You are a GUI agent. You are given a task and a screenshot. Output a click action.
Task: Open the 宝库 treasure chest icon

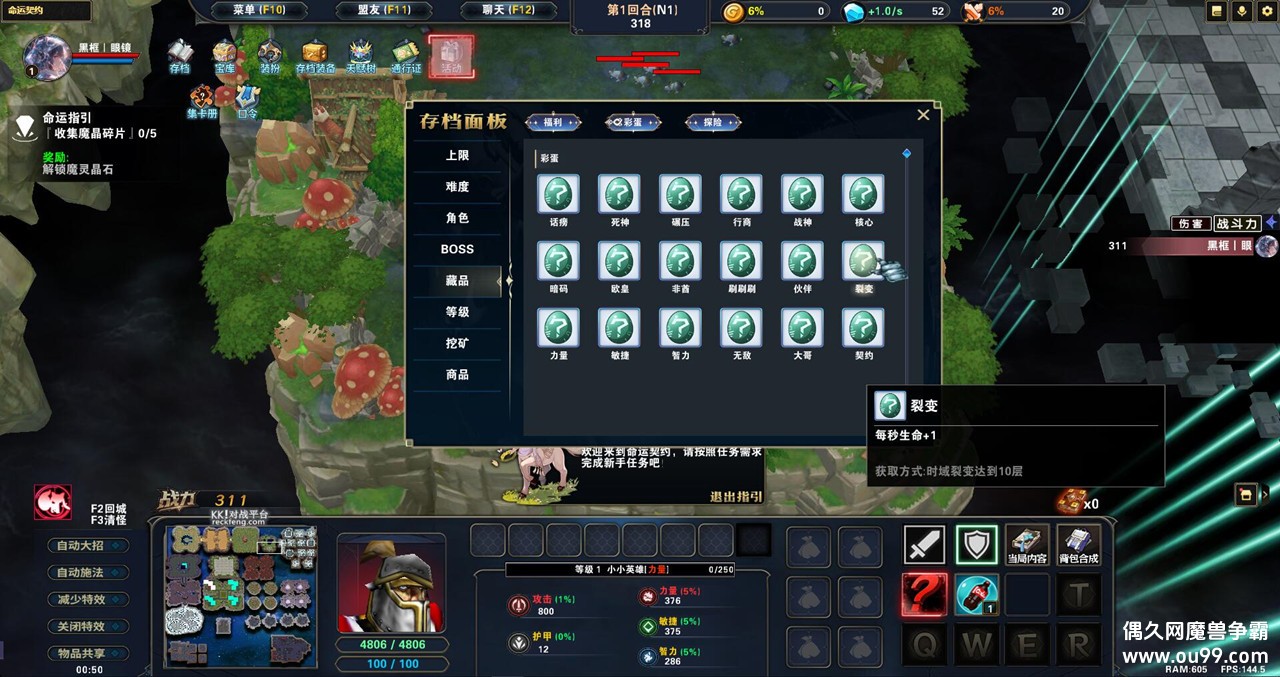pos(224,56)
